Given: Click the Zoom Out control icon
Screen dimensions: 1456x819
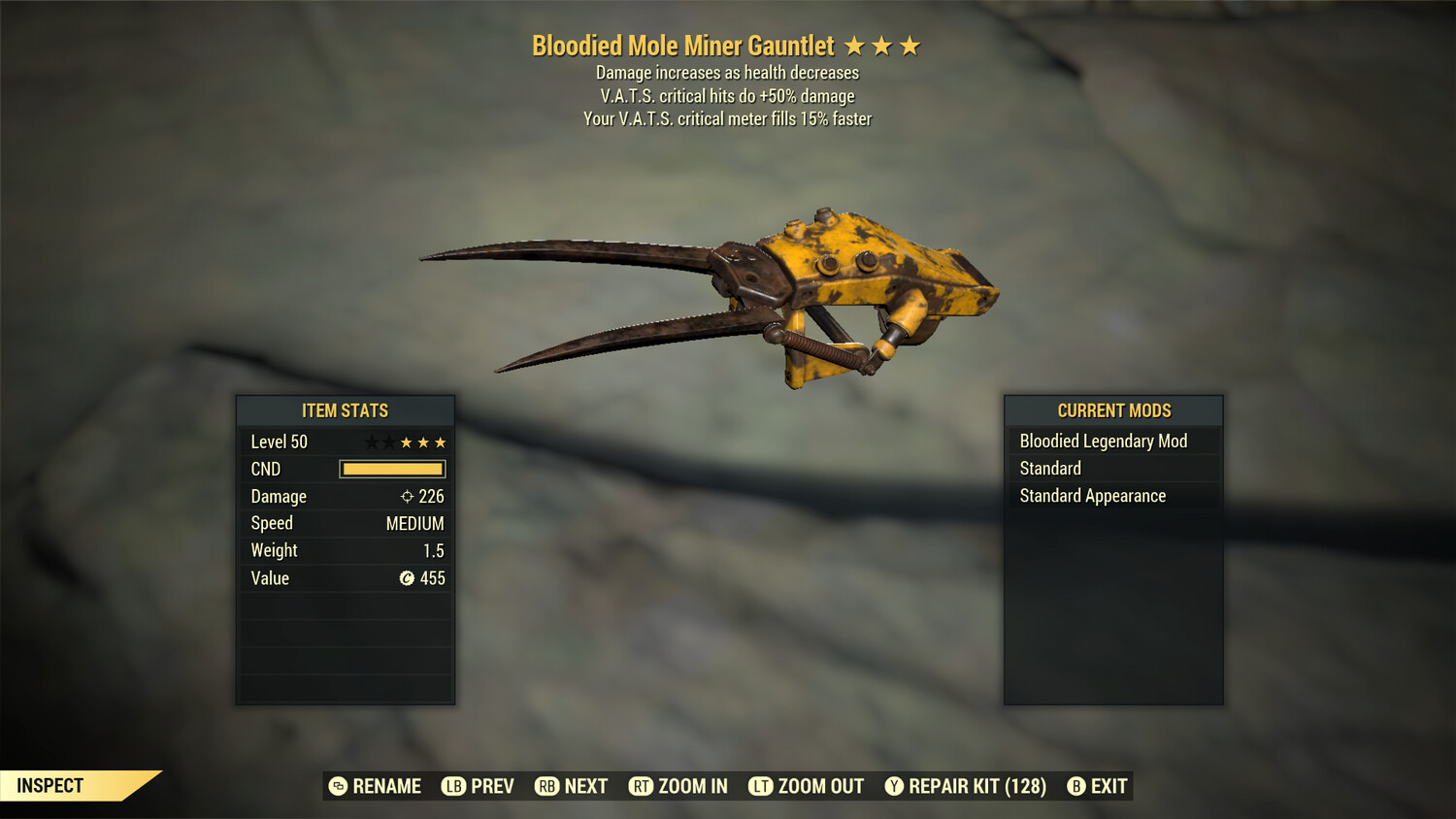Looking at the screenshot, I should (x=761, y=786).
